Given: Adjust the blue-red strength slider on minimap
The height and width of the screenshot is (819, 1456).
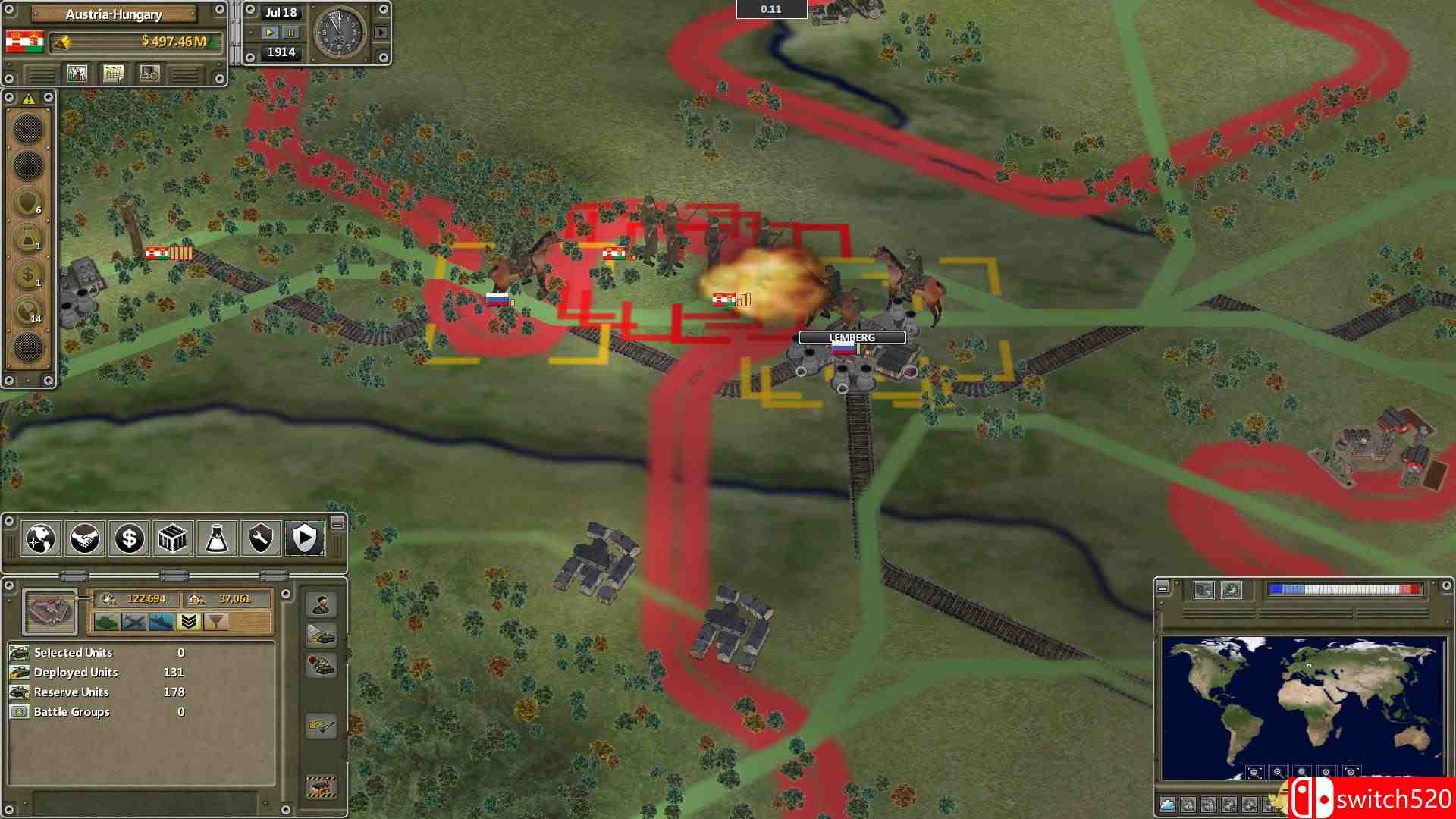Looking at the screenshot, I should point(1344,588).
